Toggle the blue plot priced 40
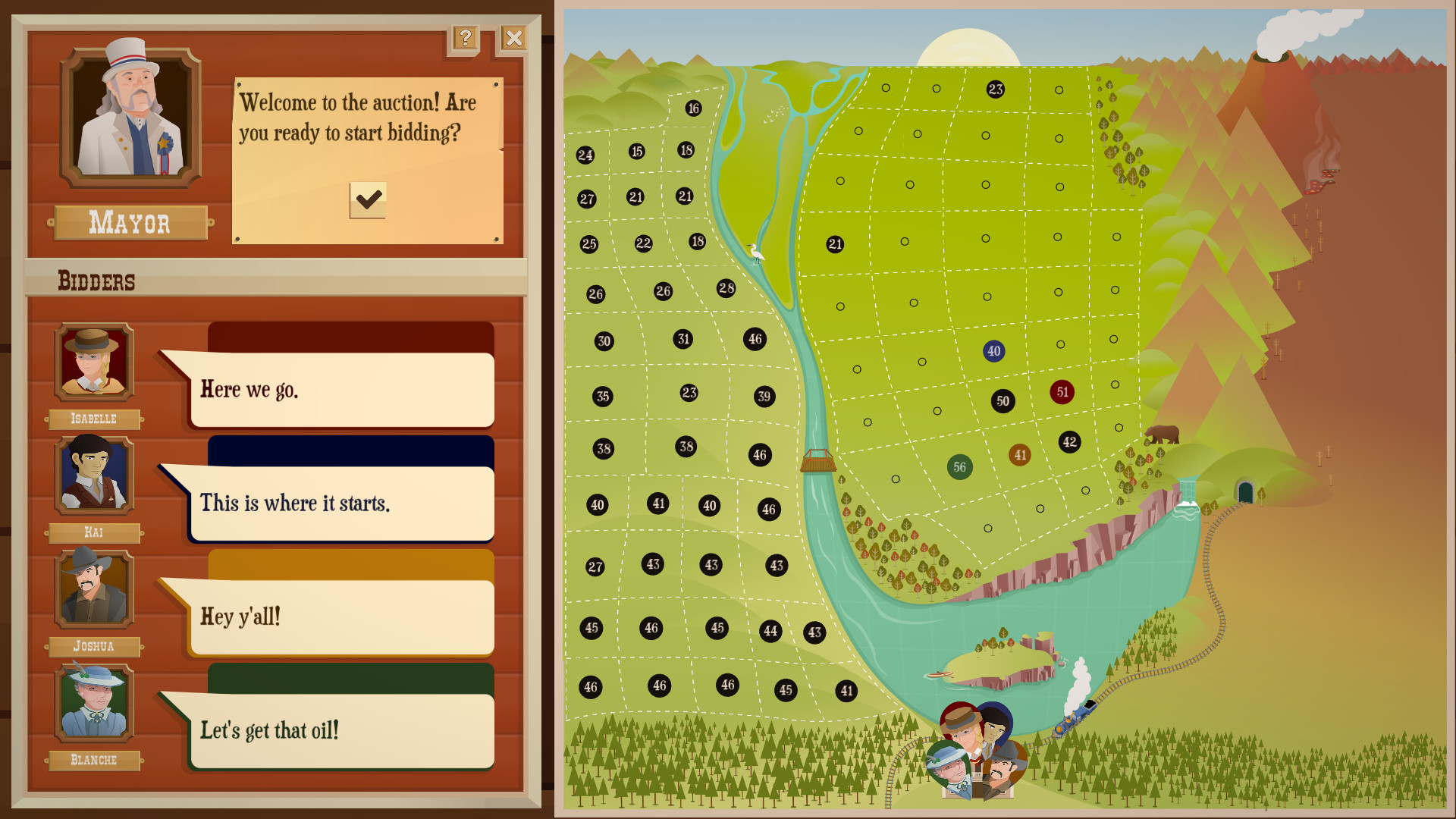 coord(993,352)
